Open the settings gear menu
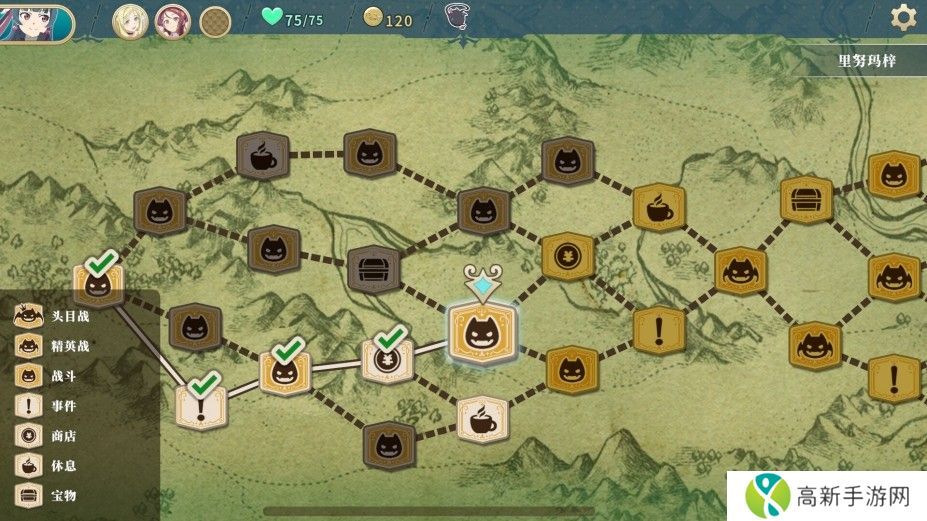Screen dimensions: 927x521 coord(903,17)
